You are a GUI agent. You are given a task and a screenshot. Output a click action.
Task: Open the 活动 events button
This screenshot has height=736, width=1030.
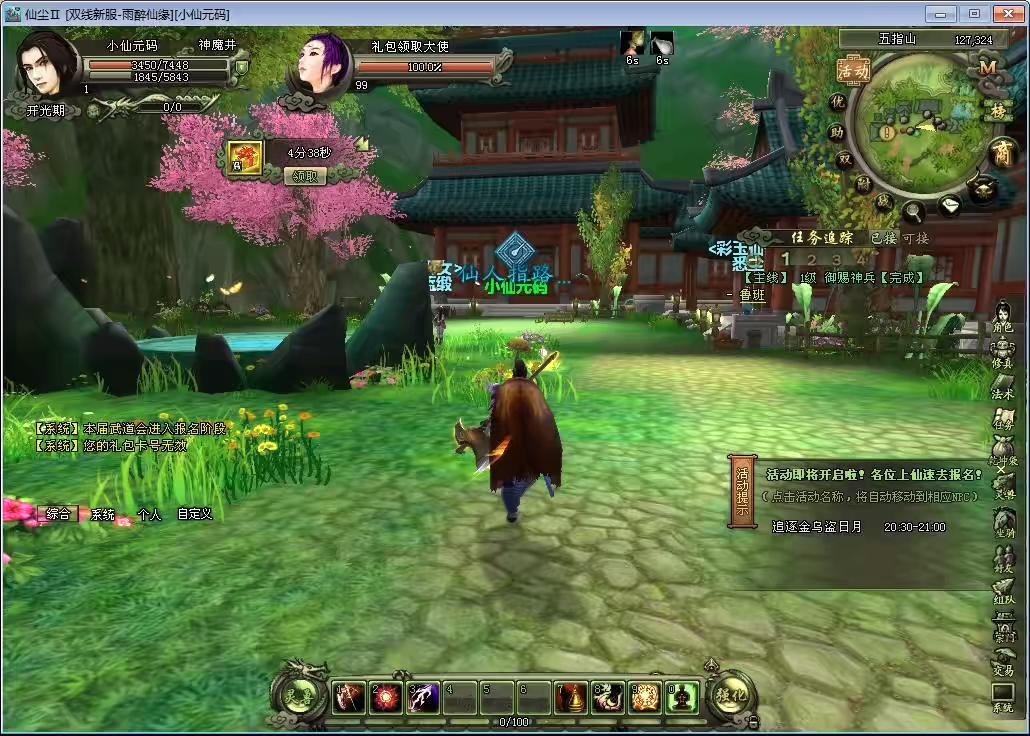(853, 71)
